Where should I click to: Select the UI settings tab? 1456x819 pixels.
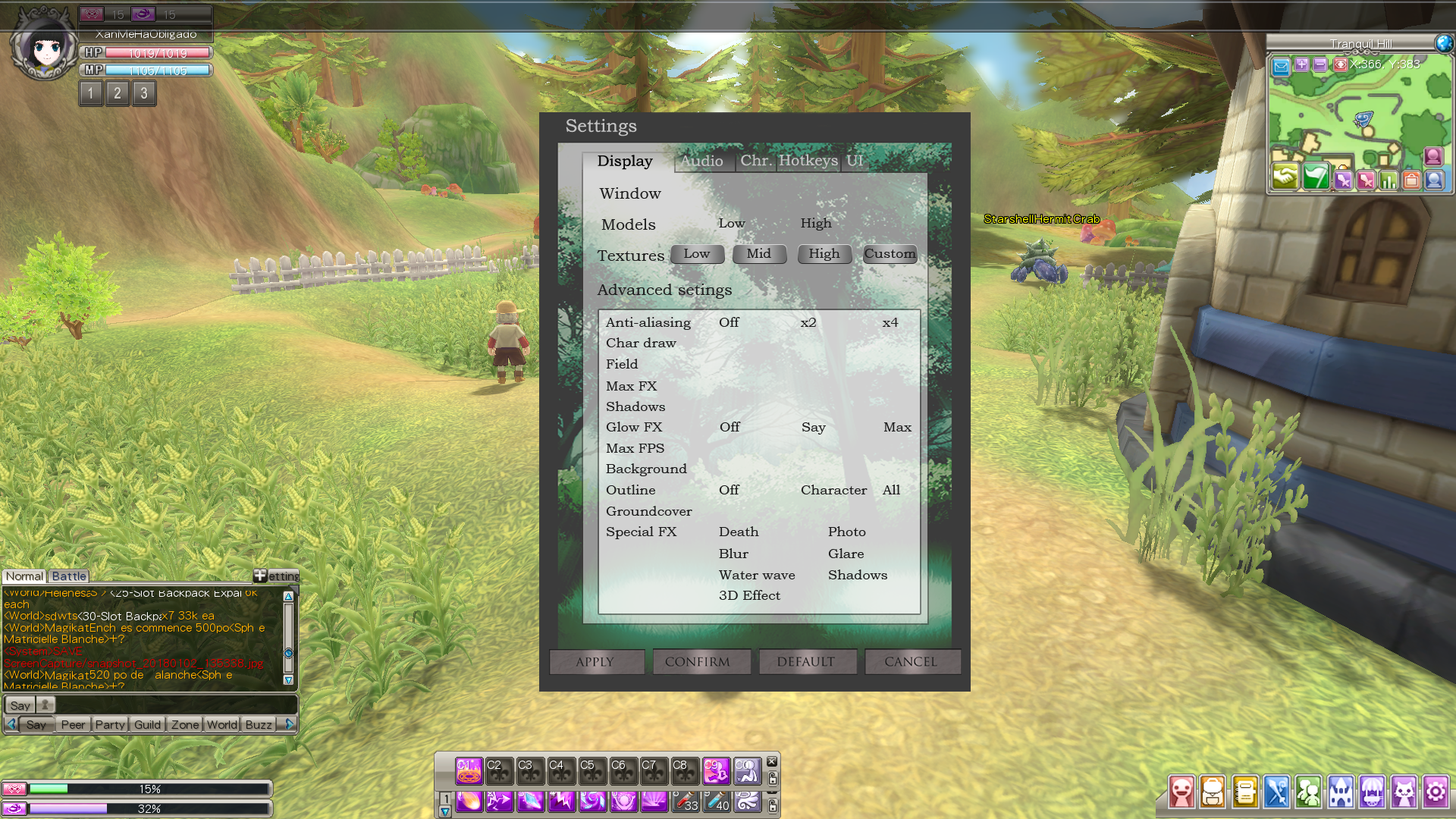(x=855, y=161)
